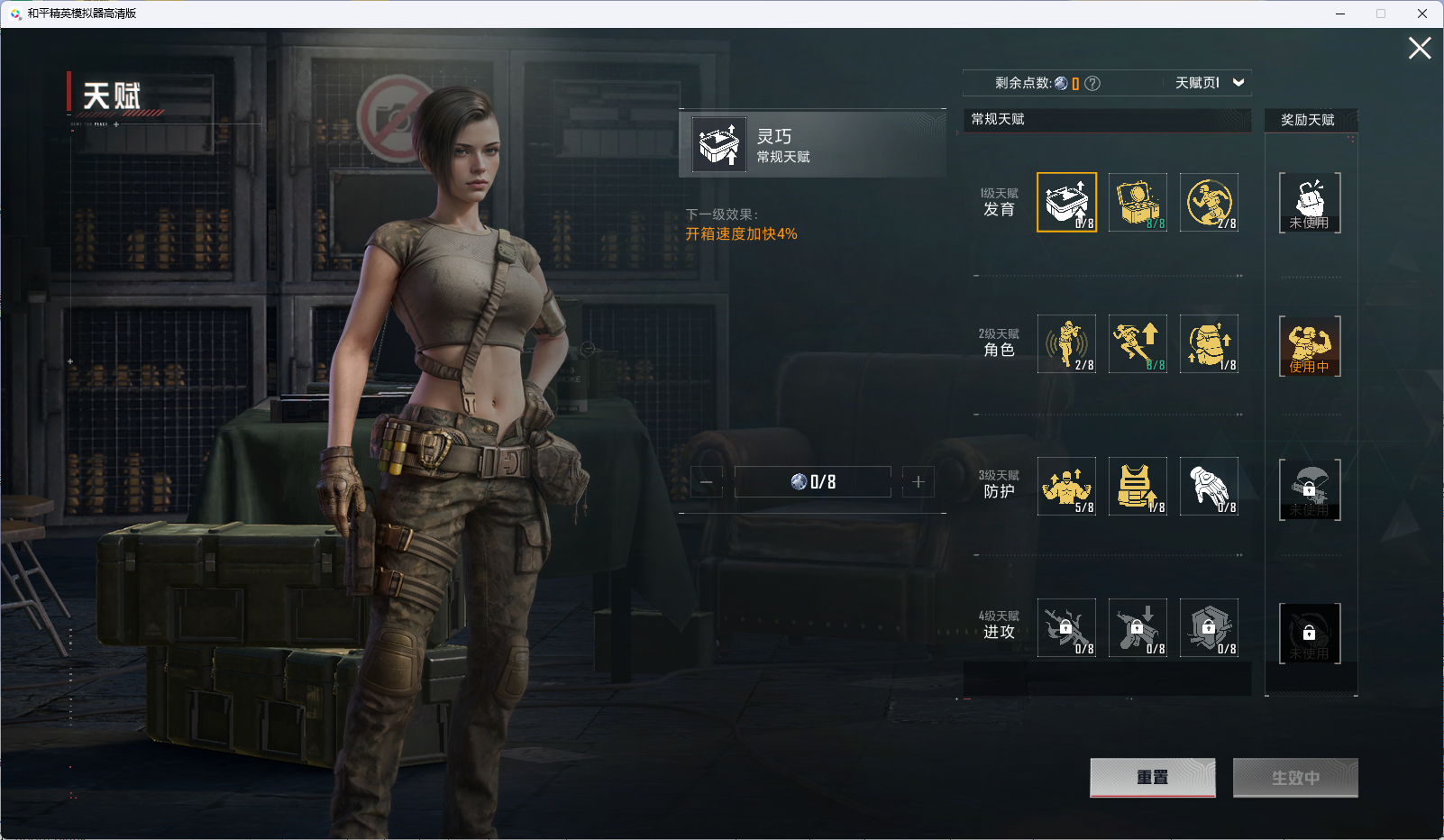Select the flexing soldier reward talent in use
Image resolution: width=1444 pixels, height=840 pixels.
[x=1310, y=346]
